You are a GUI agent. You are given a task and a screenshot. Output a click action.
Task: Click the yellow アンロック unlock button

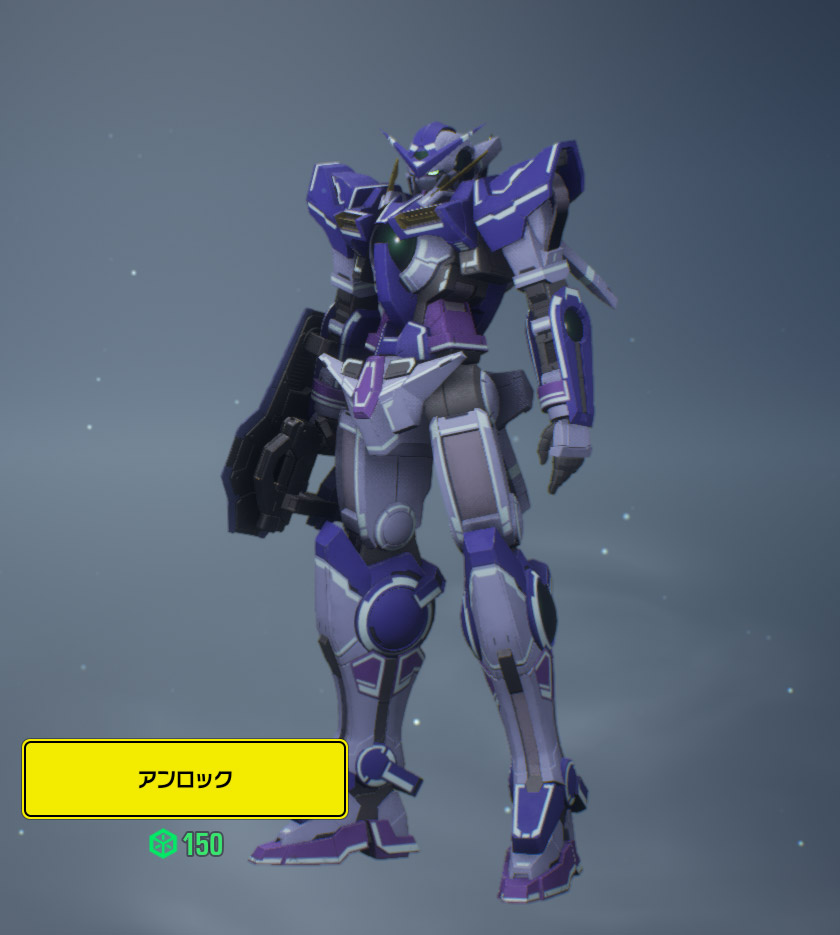pyautogui.click(x=185, y=779)
